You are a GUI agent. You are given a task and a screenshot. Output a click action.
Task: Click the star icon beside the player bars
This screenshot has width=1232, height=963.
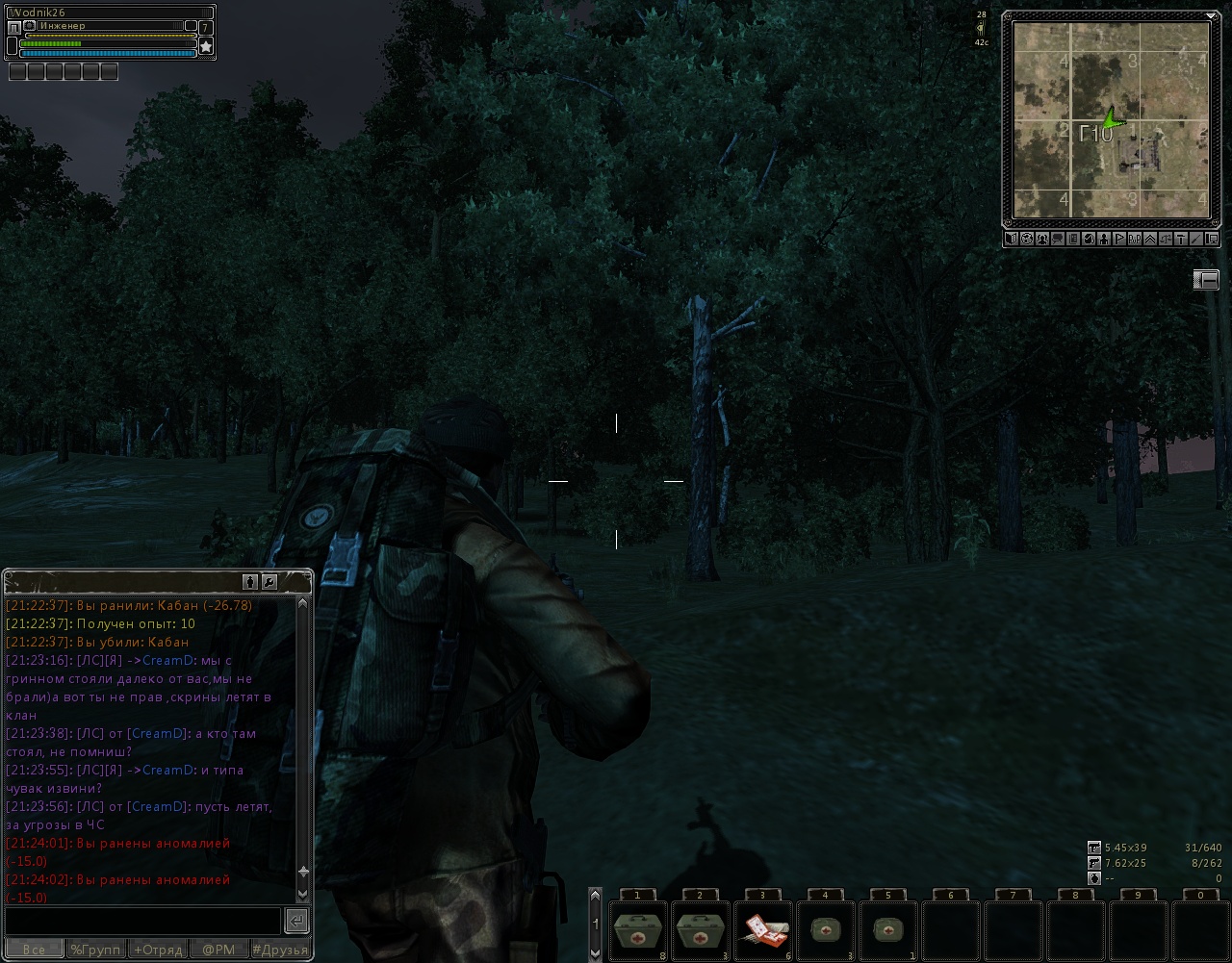206,46
